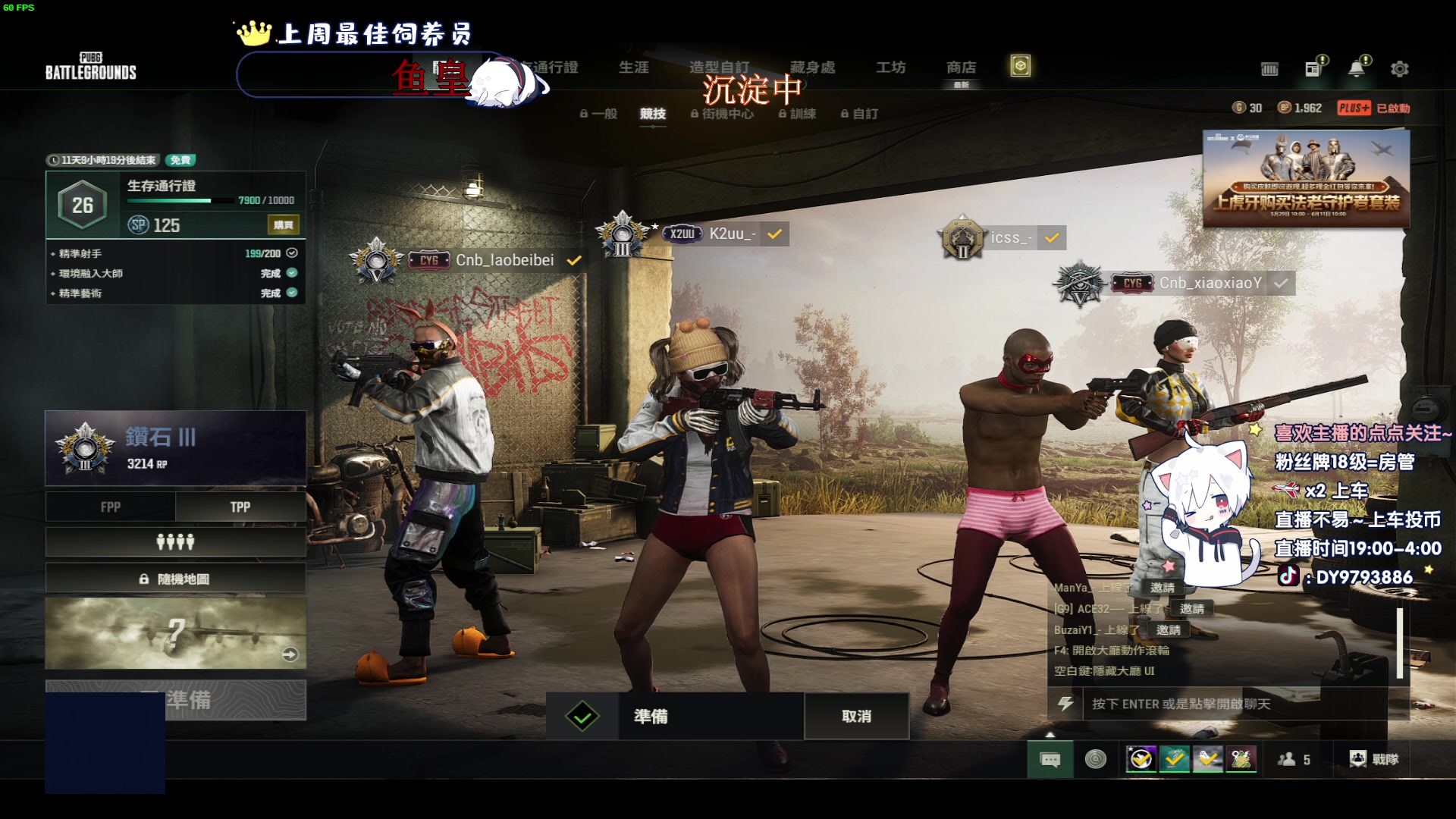Viewport: 1456px width, 819px height.
Task: Switch to the 商店 store tab
Action: point(961,68)
